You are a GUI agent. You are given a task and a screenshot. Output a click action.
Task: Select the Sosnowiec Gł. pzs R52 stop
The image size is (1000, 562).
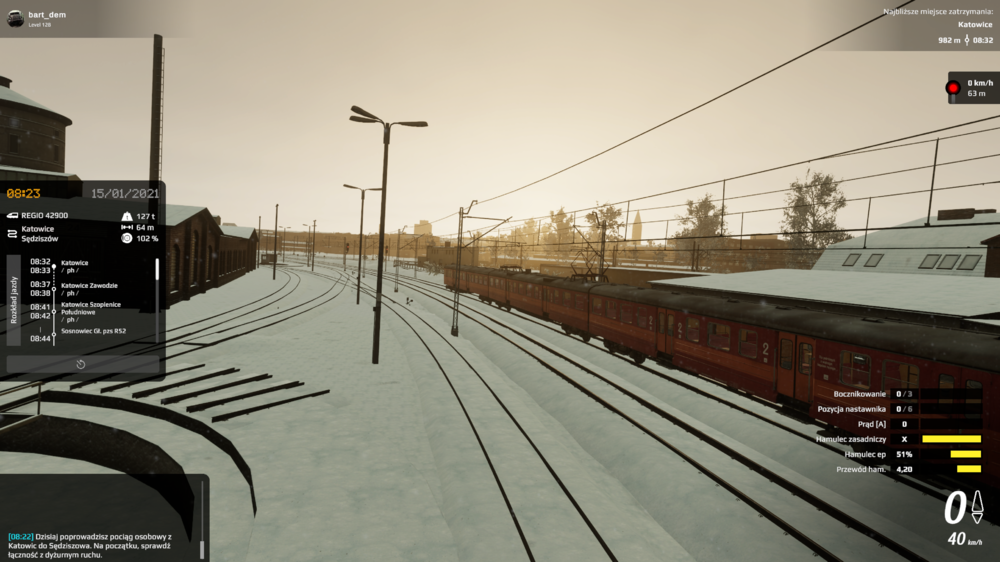93,328
